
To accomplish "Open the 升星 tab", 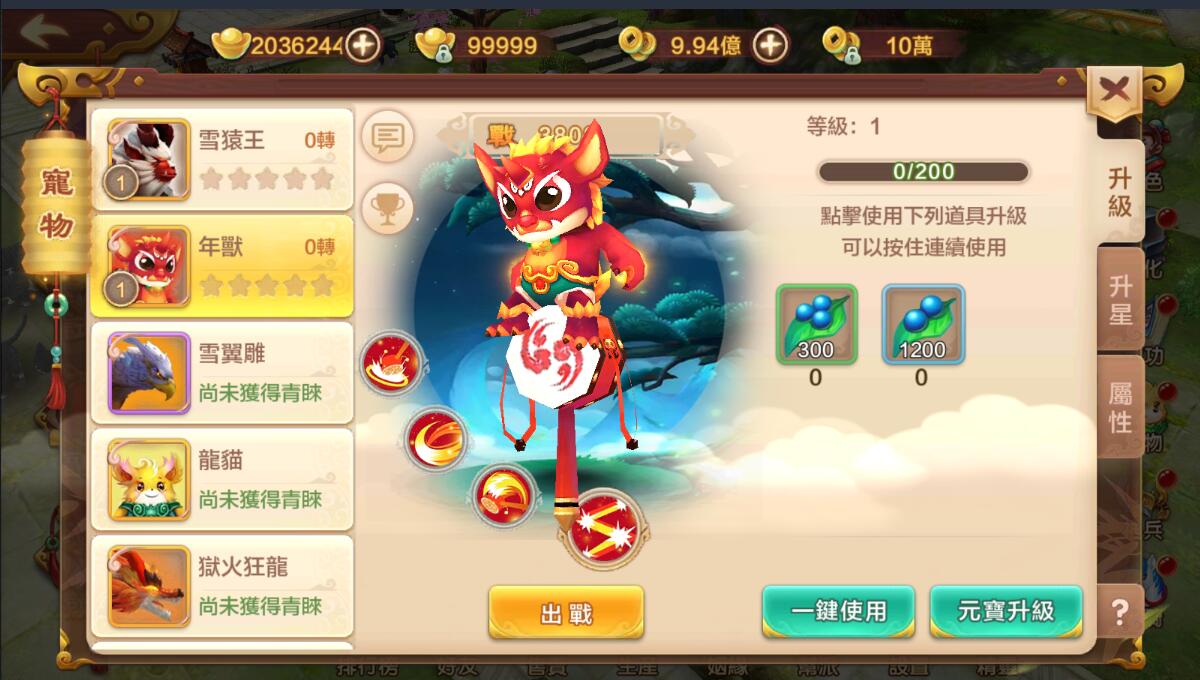I will pos(1120,299).
